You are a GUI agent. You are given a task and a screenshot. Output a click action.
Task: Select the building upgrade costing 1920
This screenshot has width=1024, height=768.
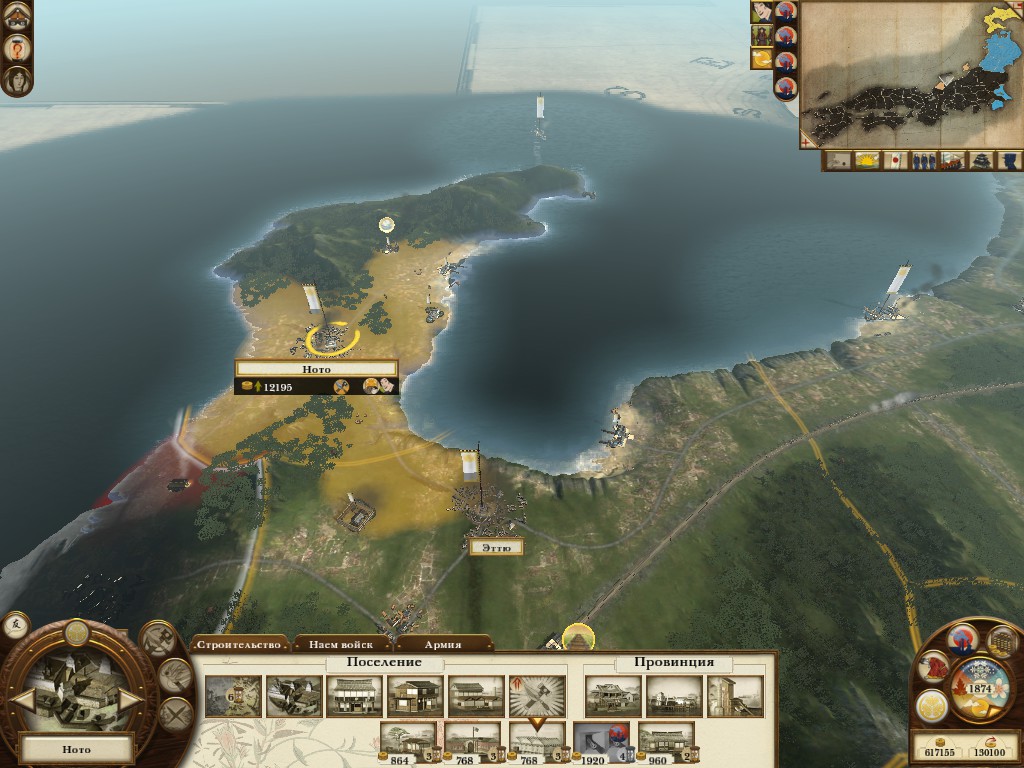tap(601, 740)
